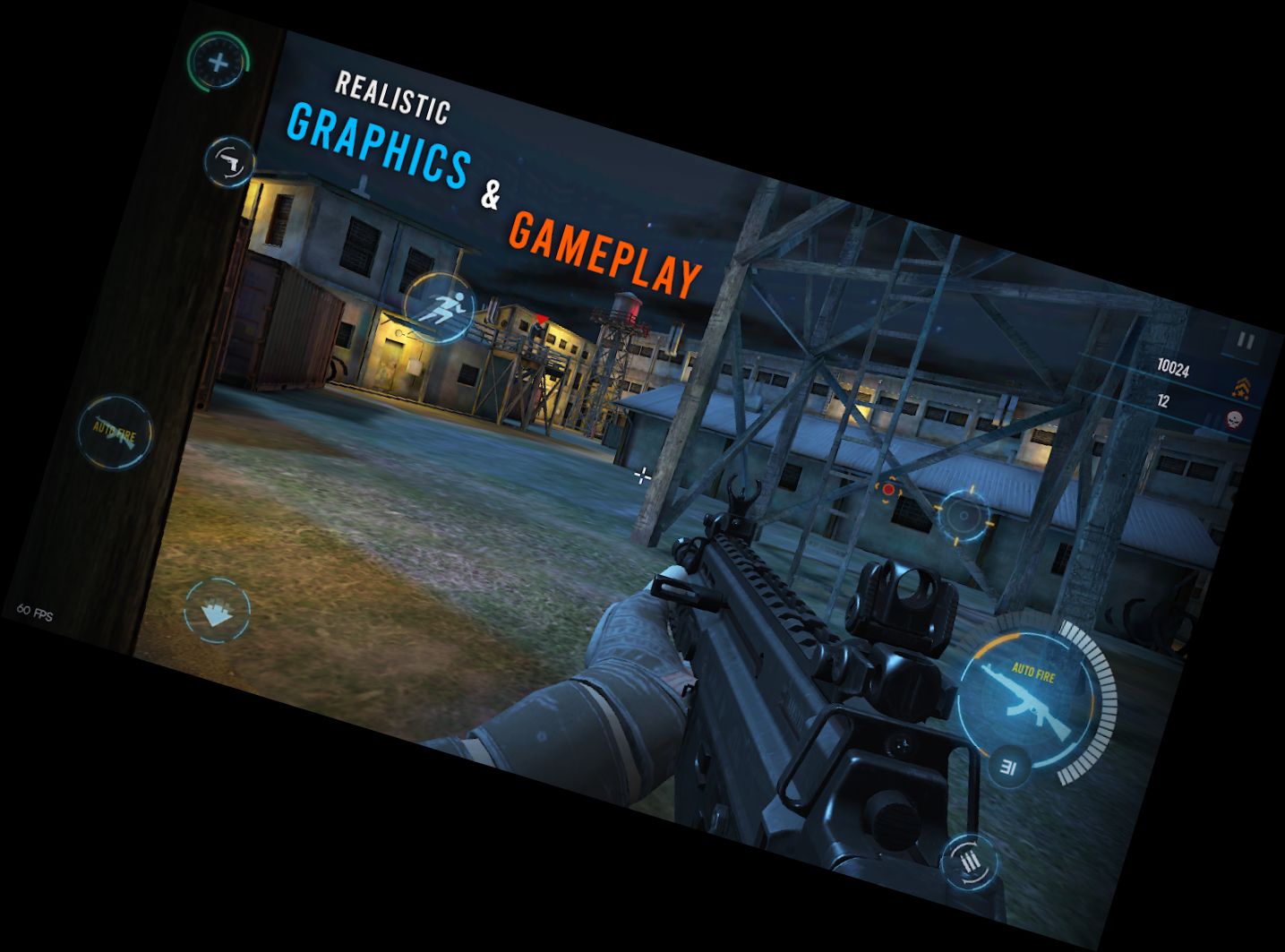This screenshot has height=952, width=1285.
Task: Switch weapons using the pistol swap icon
Action: coord(231,161)
